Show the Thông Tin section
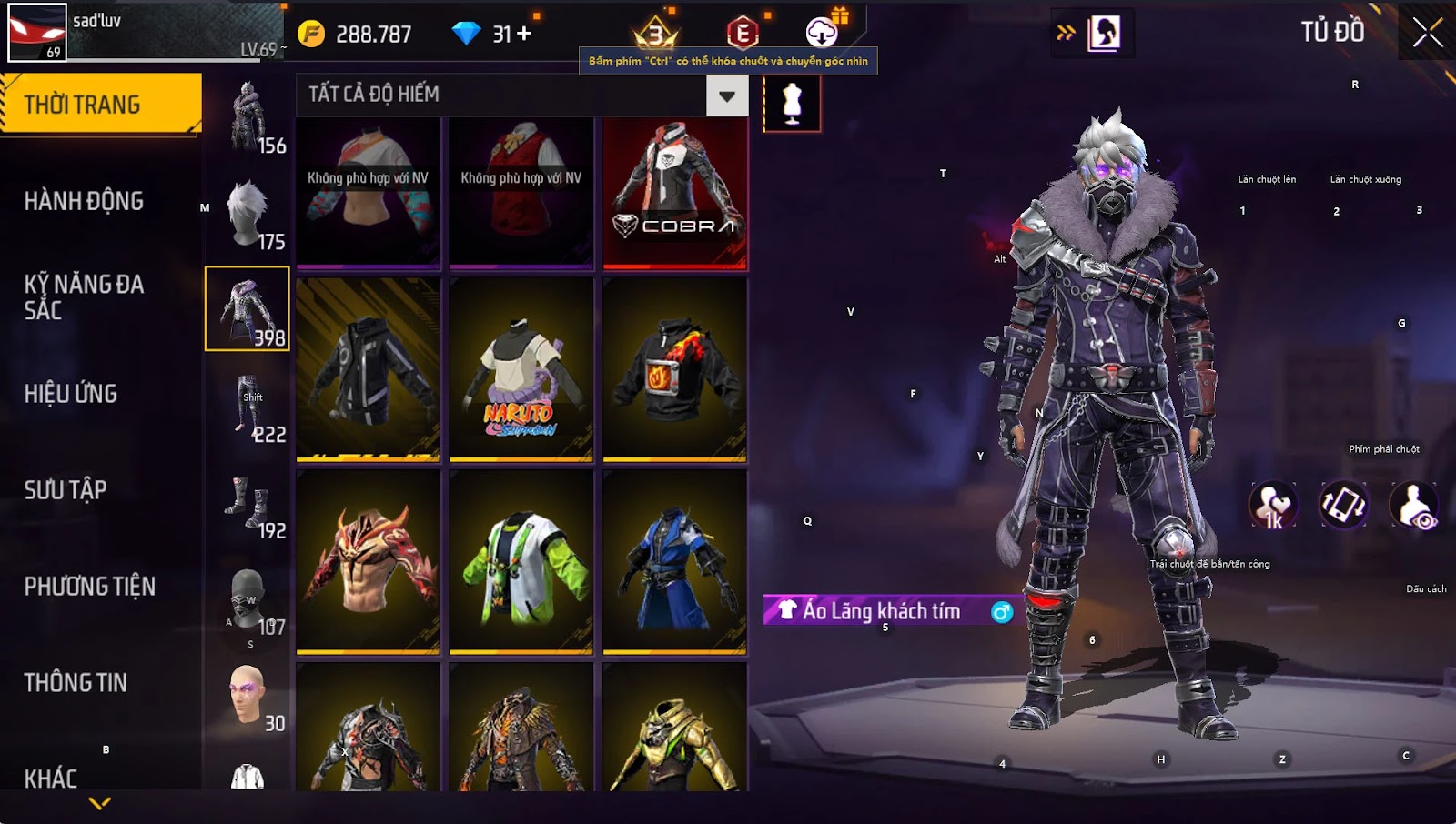The image size is (1456, 824). tap(76, 683)
